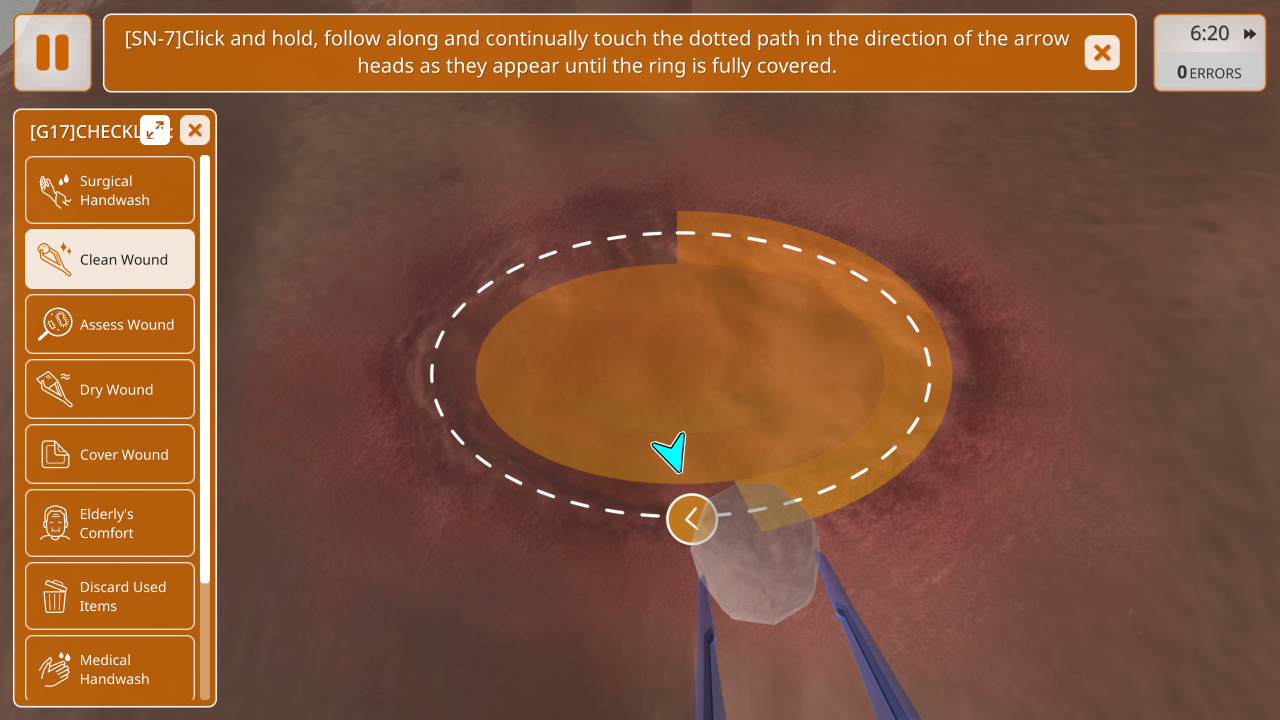
Task: Click the checklist scrollbar
Action: (205, 370)
